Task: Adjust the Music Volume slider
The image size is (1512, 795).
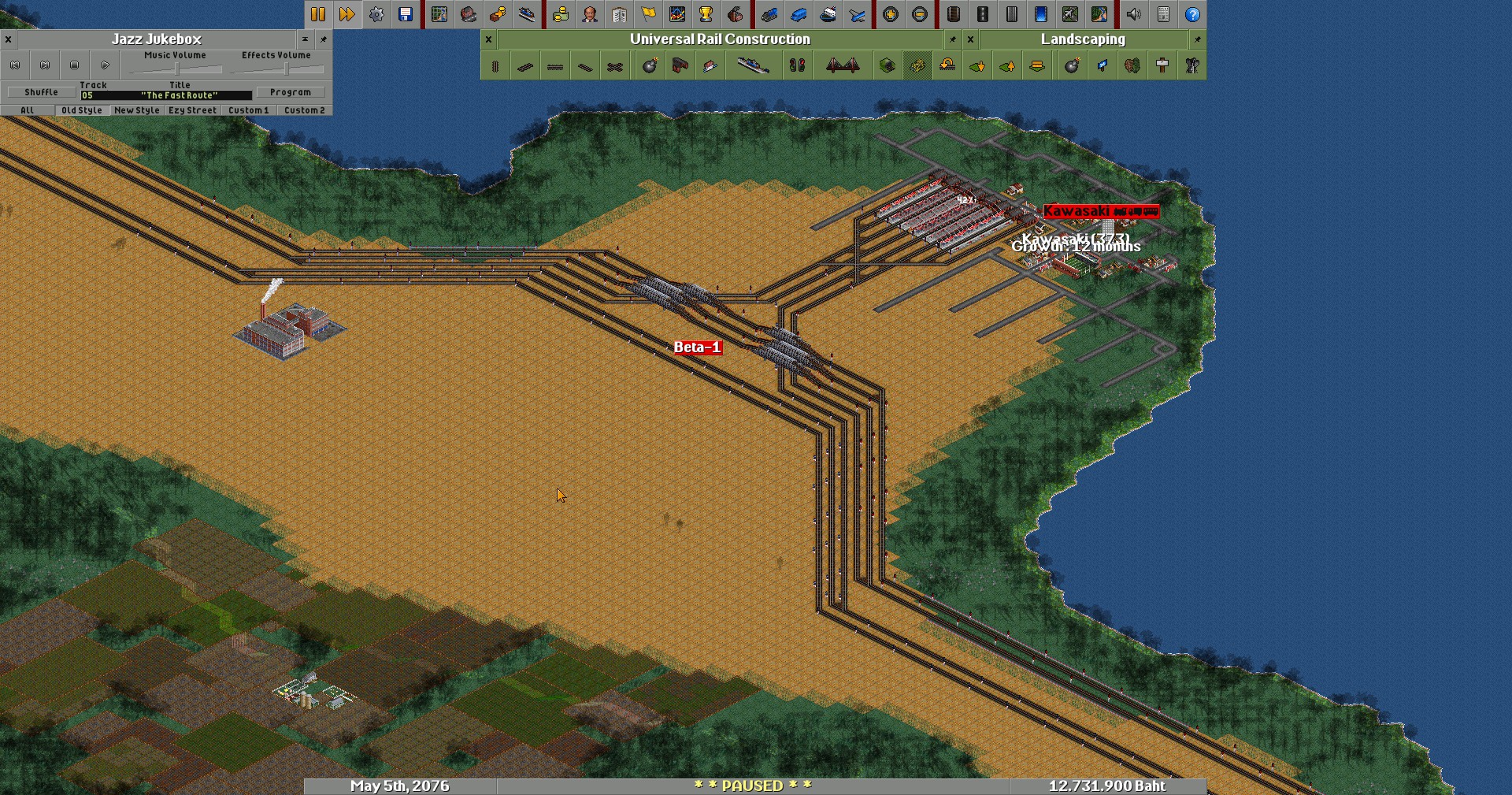Action: pyautogui.click(x=175, y=69)
